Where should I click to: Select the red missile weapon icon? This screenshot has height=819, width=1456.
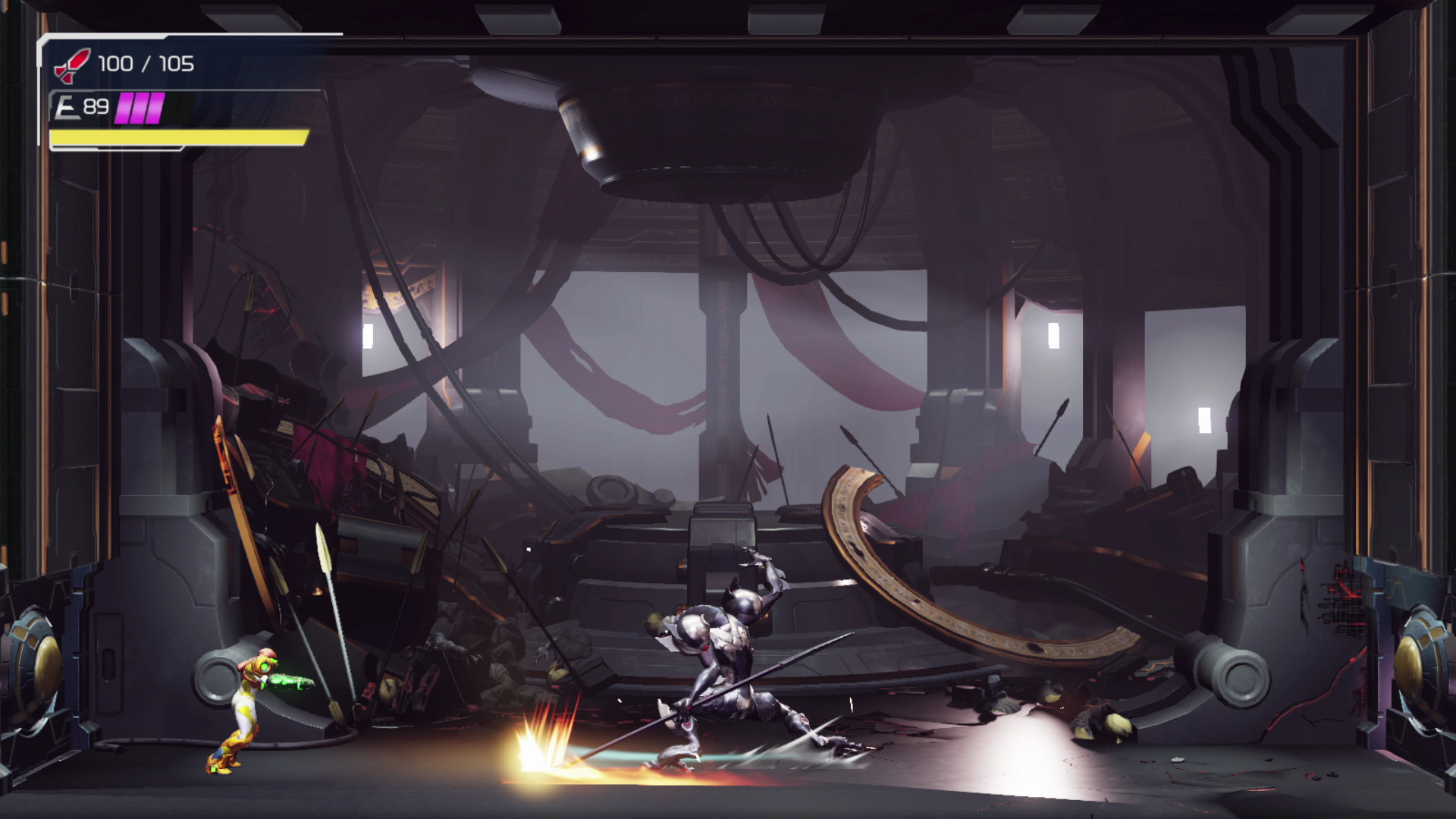tap(72, 65)
